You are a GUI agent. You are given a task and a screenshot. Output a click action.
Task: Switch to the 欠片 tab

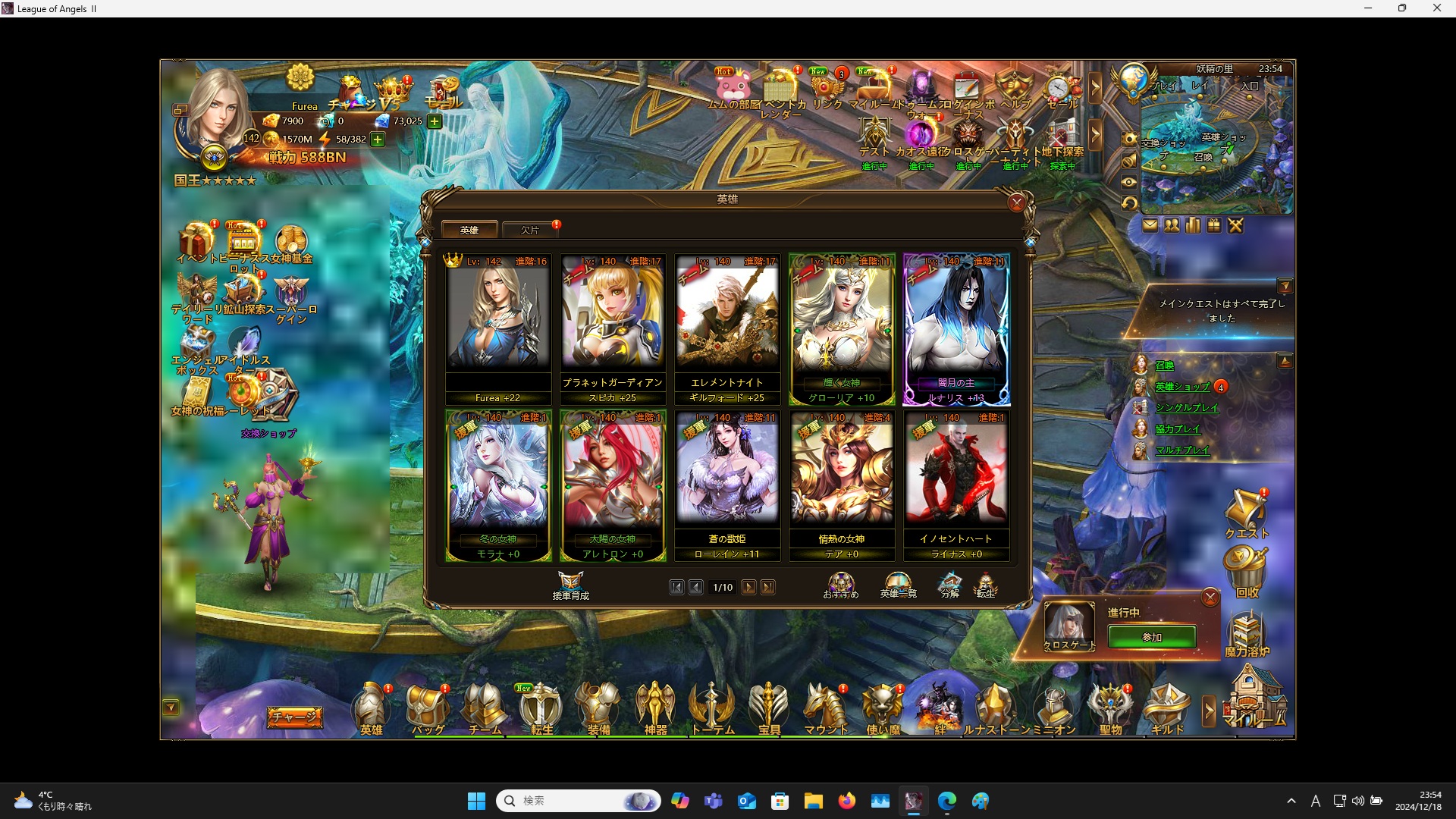pos(529,230)
